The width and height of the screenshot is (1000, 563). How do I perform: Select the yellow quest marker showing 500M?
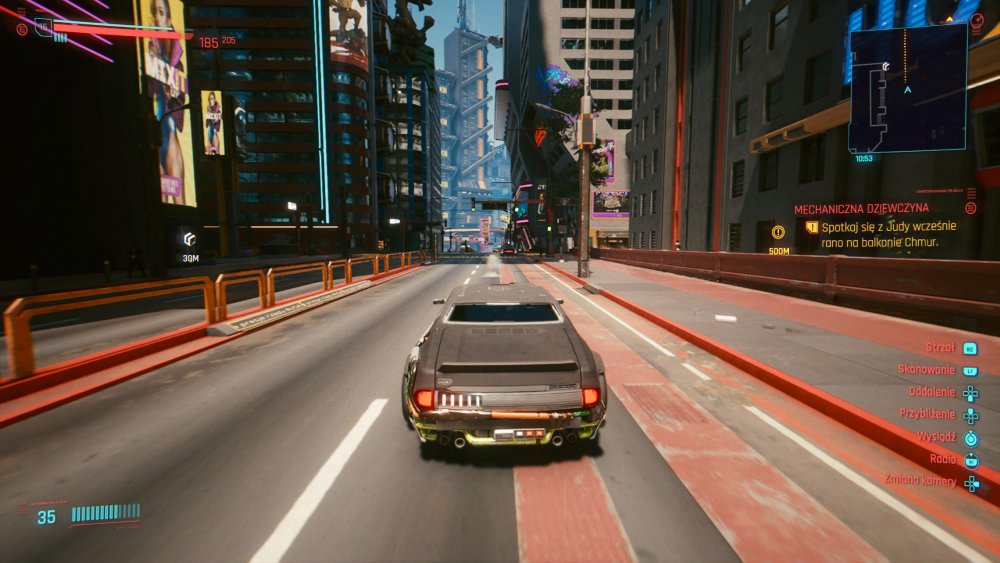pyautogui.click(x=778, y=233)
